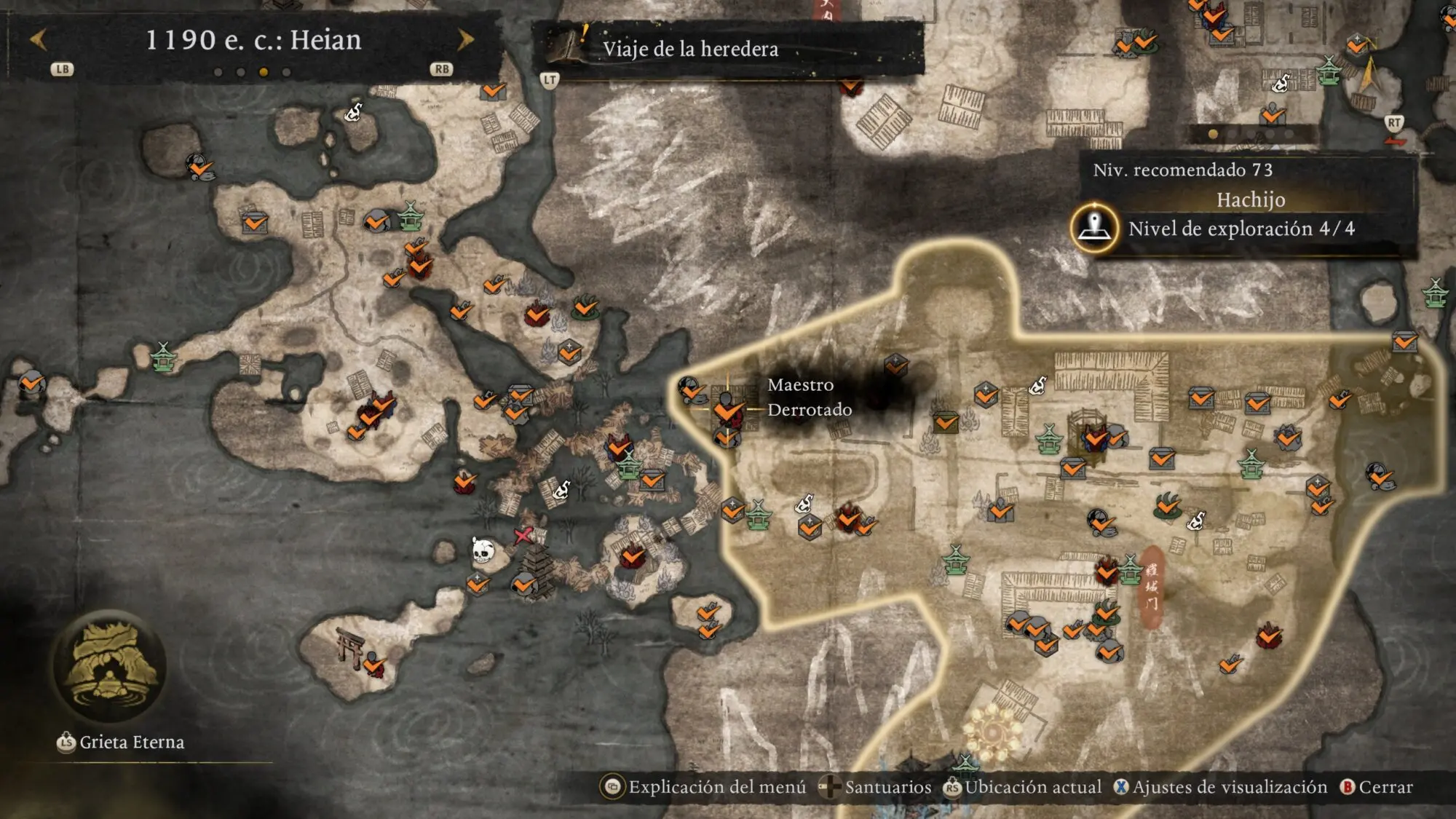
Task: Open Explicación del menú
Action: pyautogui.click(x=705, y=787)
